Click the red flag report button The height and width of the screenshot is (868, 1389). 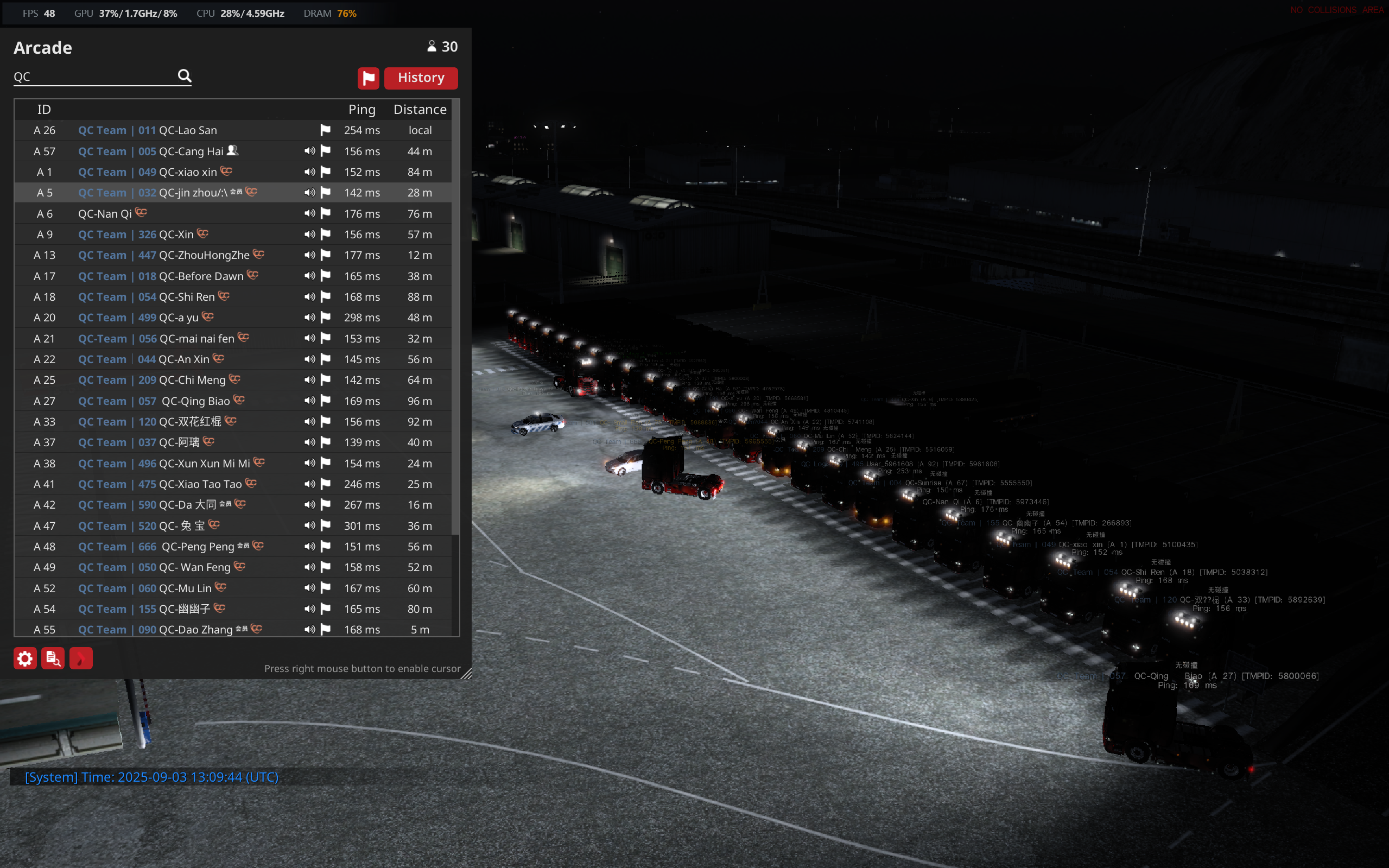pyautogui.click(x=368, y=78)
